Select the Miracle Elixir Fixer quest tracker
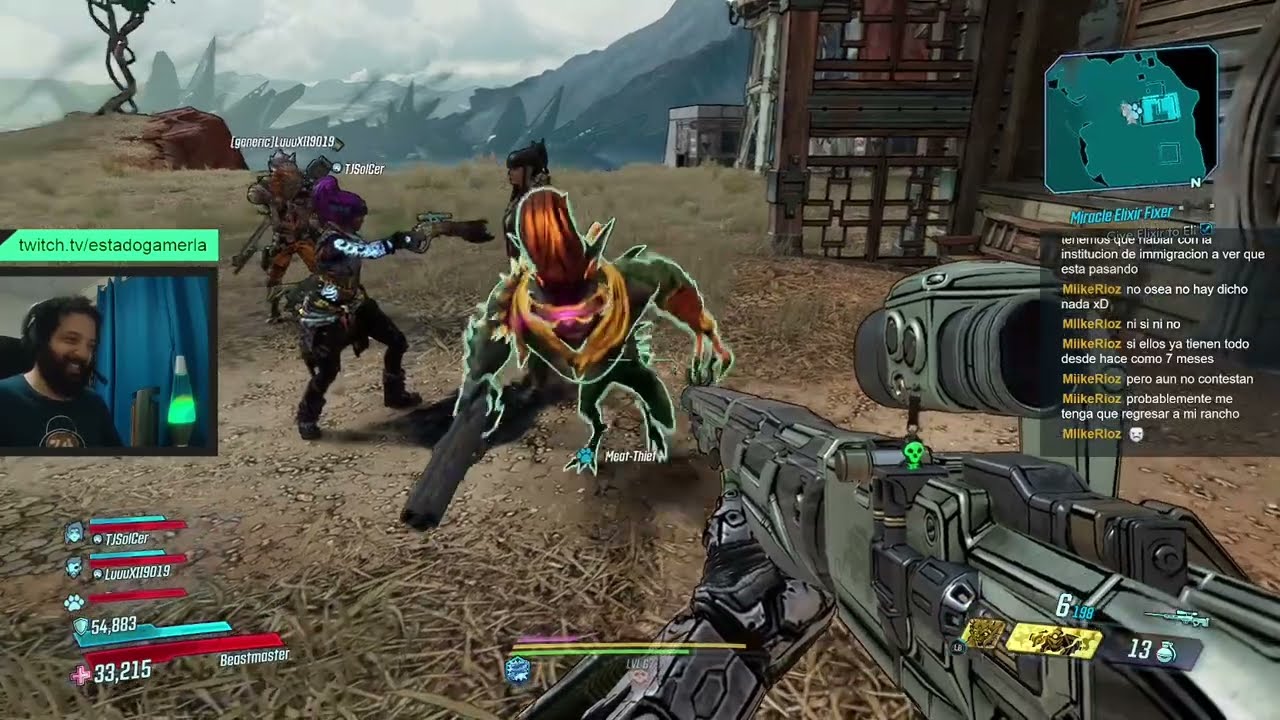This screenshot has height=720, width=1280. [1121, 215]
